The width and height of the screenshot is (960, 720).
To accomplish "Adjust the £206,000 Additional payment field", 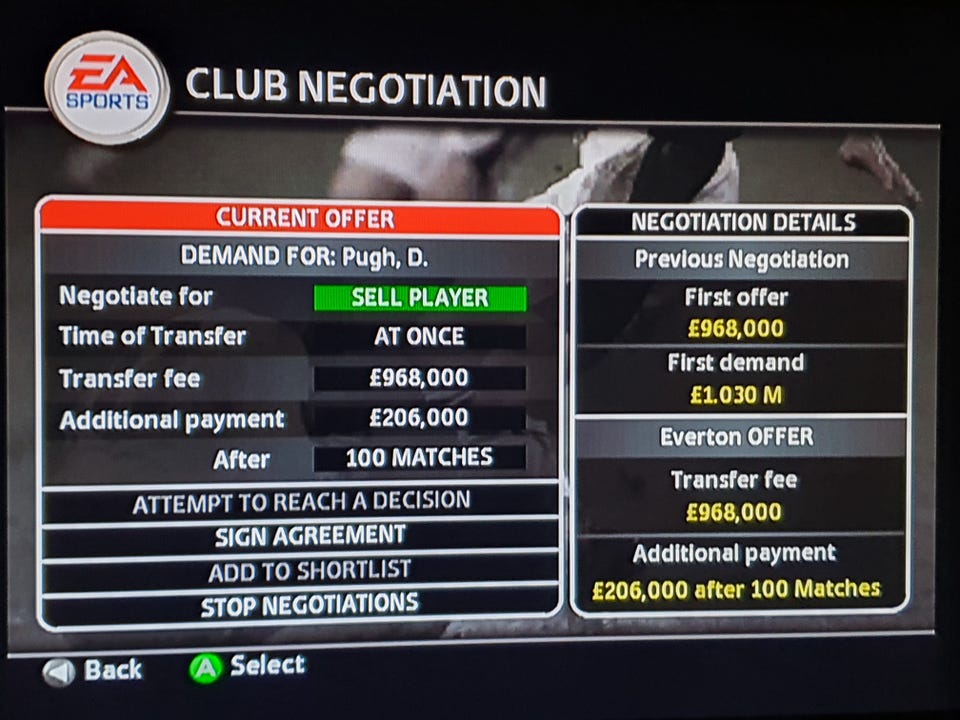I will tap(419, 418).
